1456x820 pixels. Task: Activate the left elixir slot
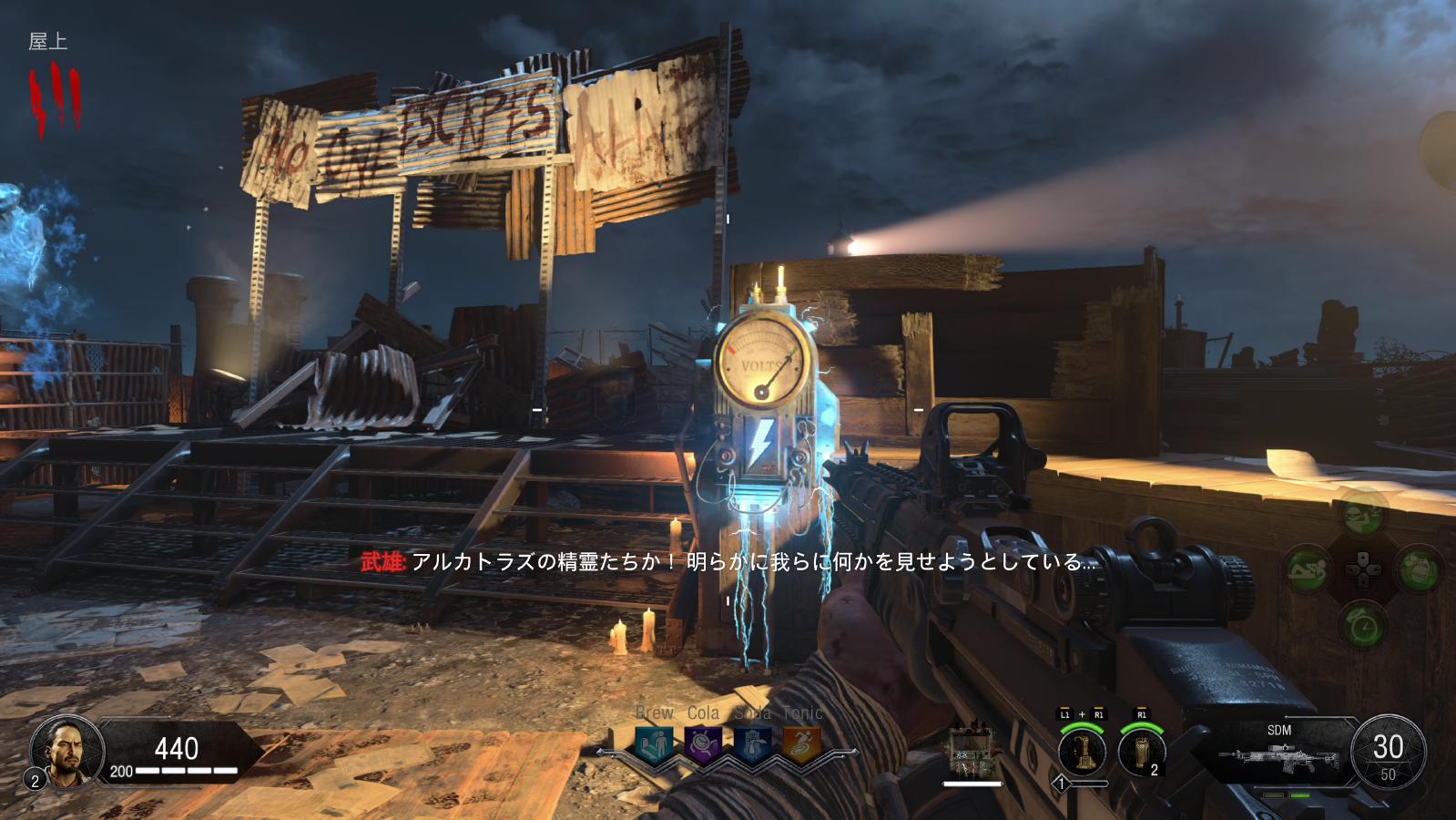pos(1308,569)
